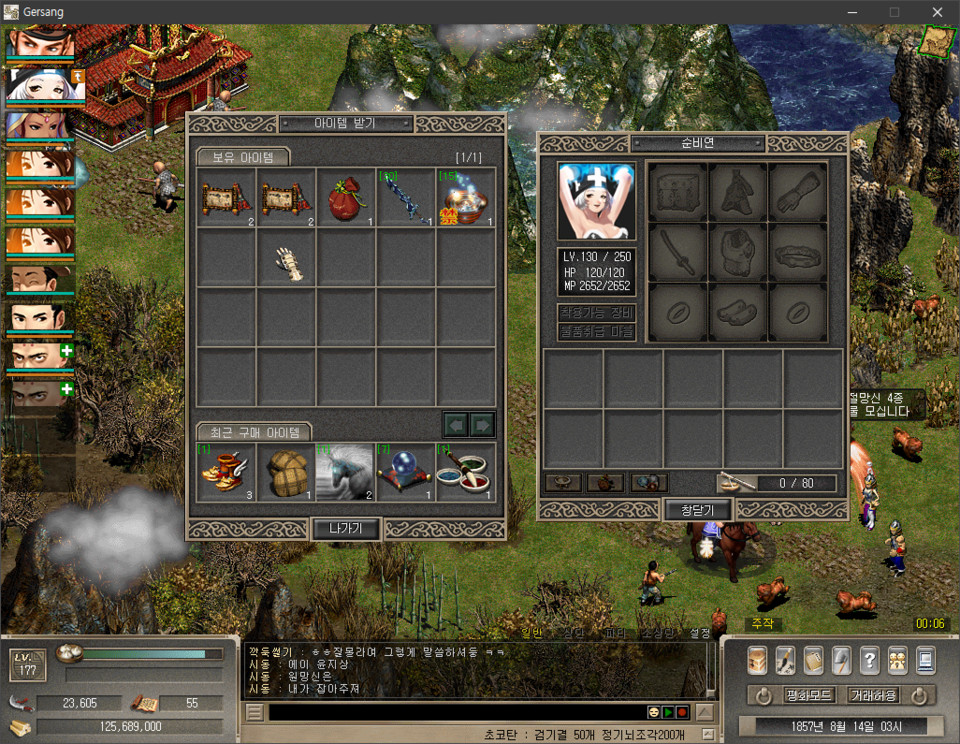Select the crystal orb on cushion item
This screenshot has height=744, width=960.
pos(406,473)
